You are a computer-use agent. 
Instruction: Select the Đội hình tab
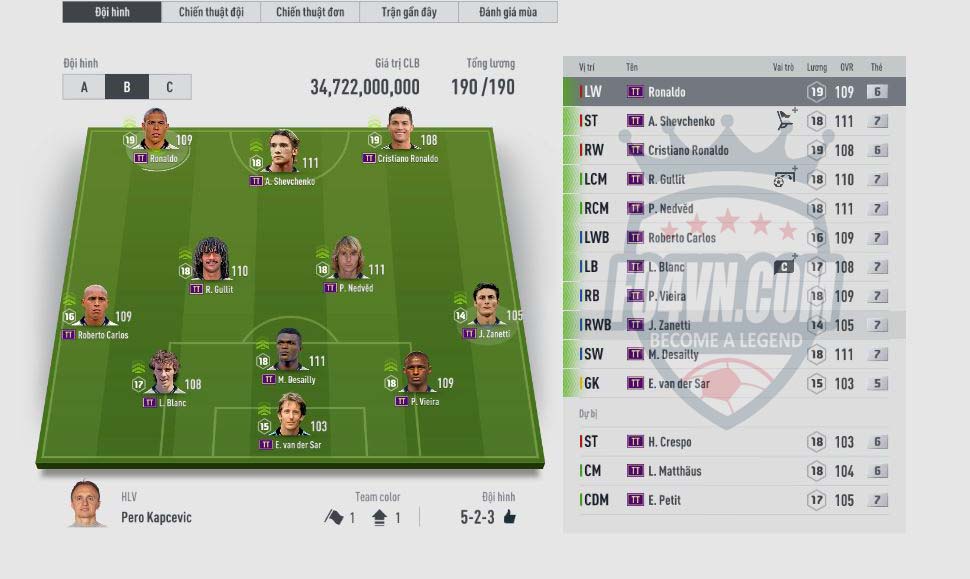pyautogui.click(x=111, y=12)
